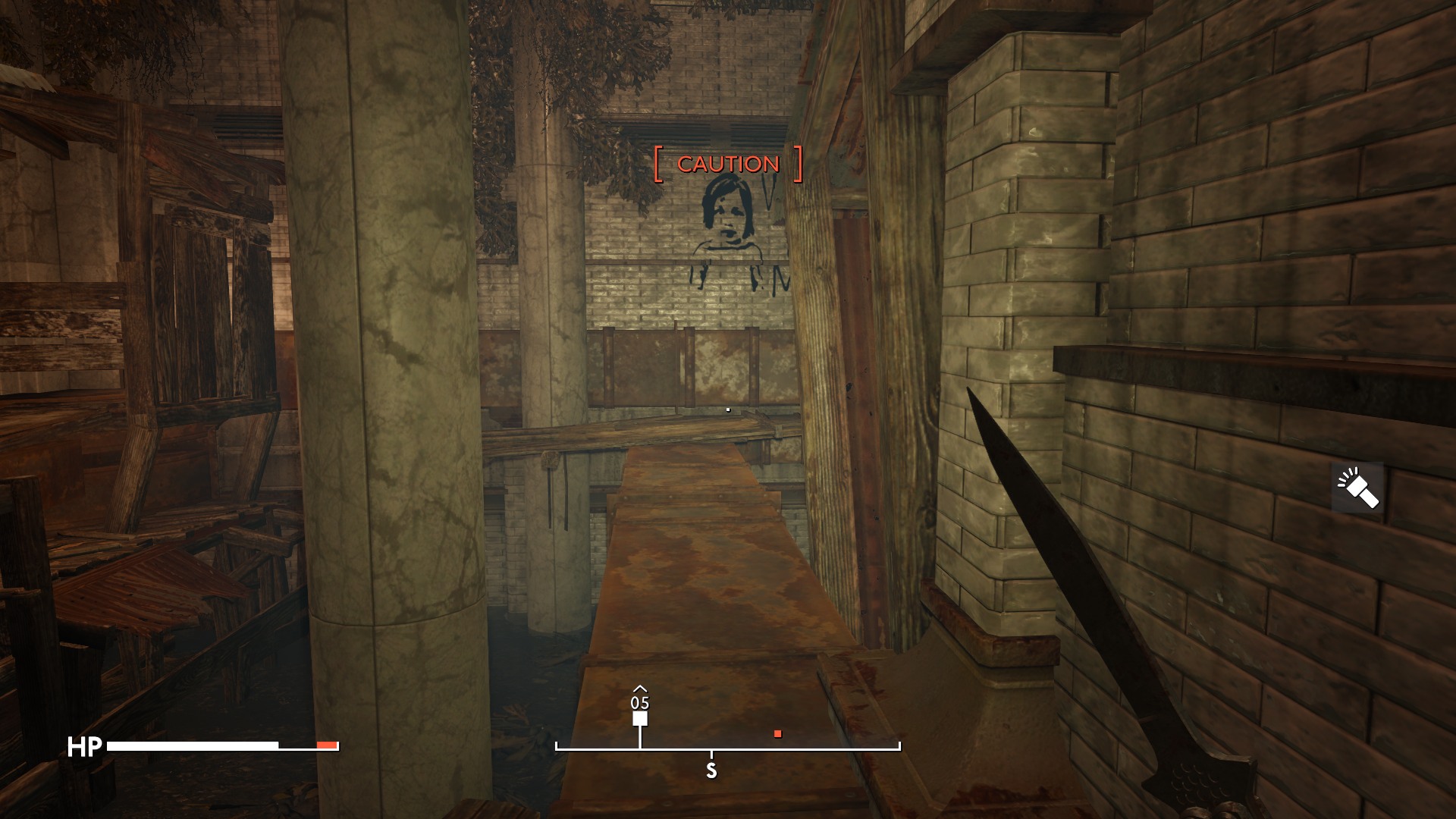The image size is (1456, 819).
Task: Select the 05 waypoint marker on compass
Action: pyautogui.click(x=640, y=718)
